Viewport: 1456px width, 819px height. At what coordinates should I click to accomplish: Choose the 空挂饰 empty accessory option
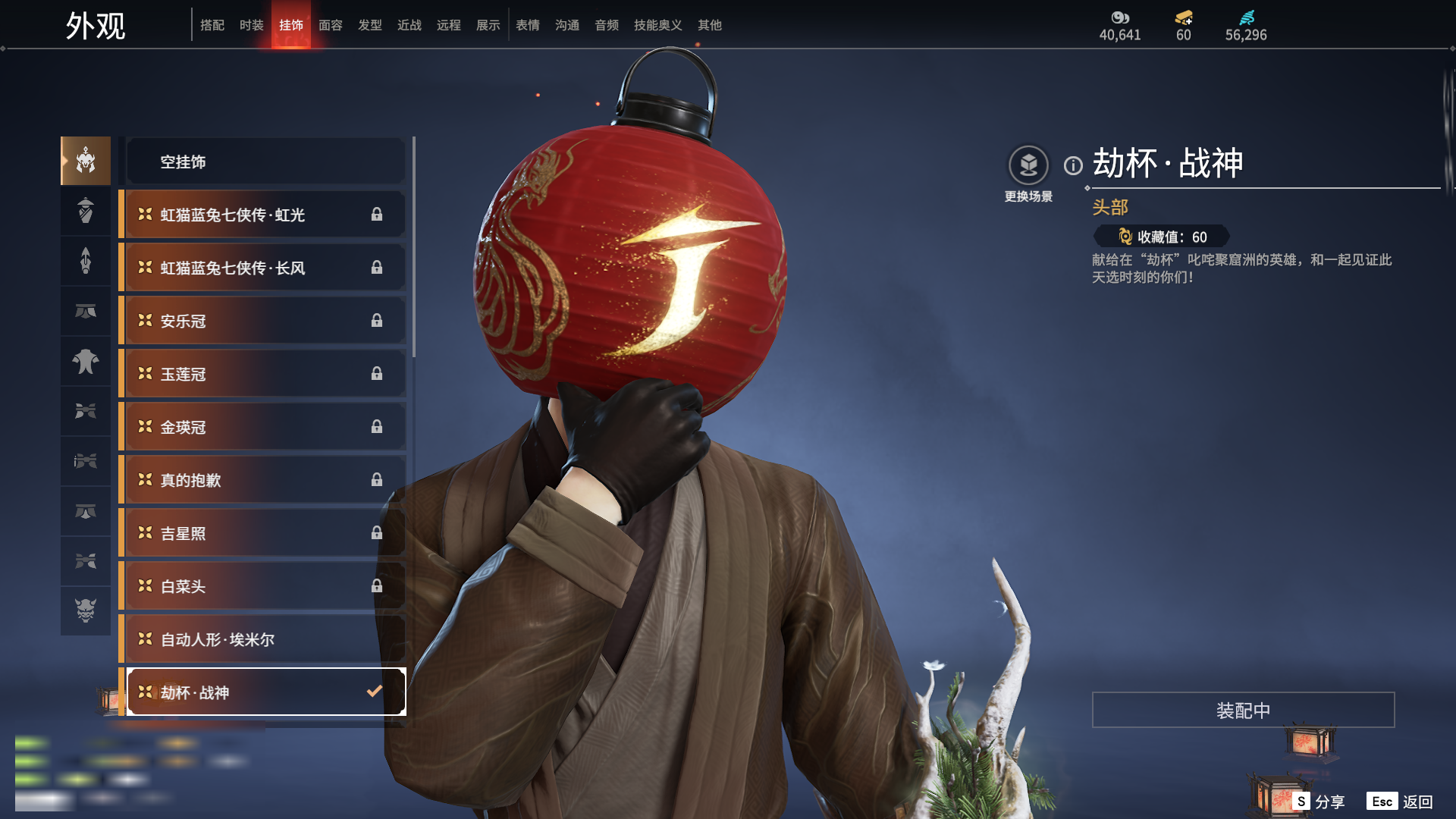(265, 162)
